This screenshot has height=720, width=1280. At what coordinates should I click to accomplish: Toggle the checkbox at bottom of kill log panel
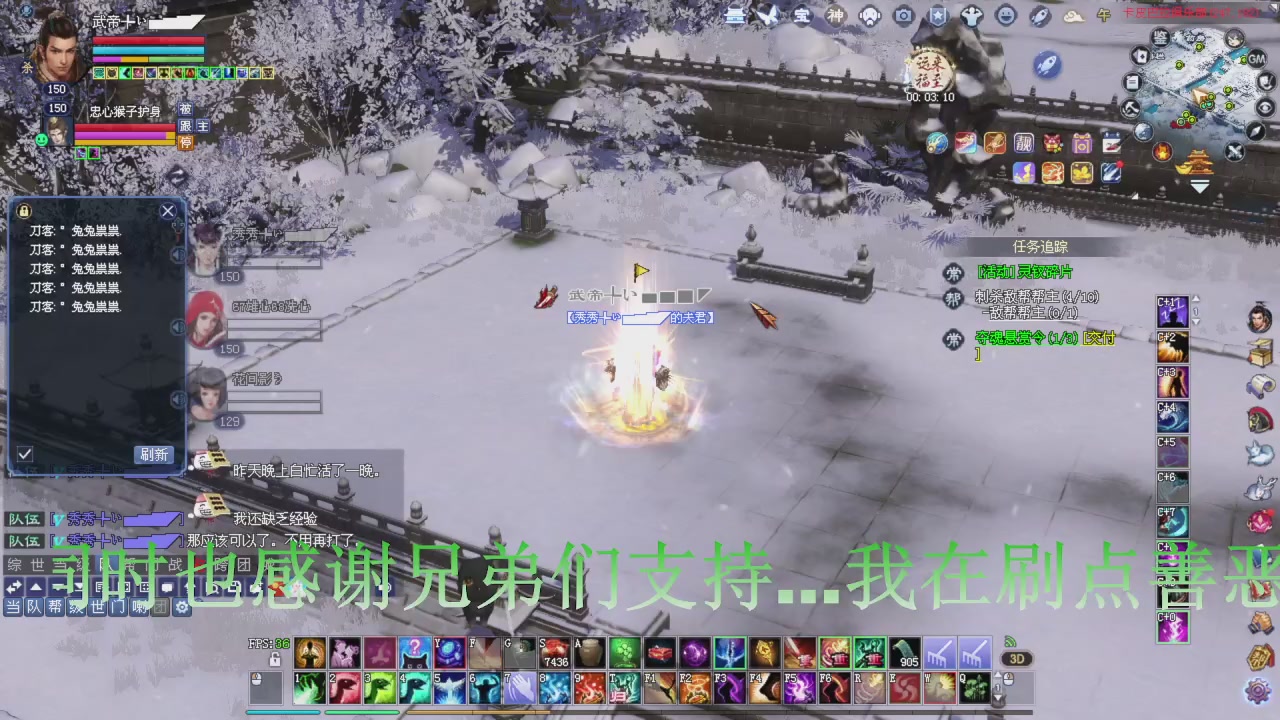(24, 455)
